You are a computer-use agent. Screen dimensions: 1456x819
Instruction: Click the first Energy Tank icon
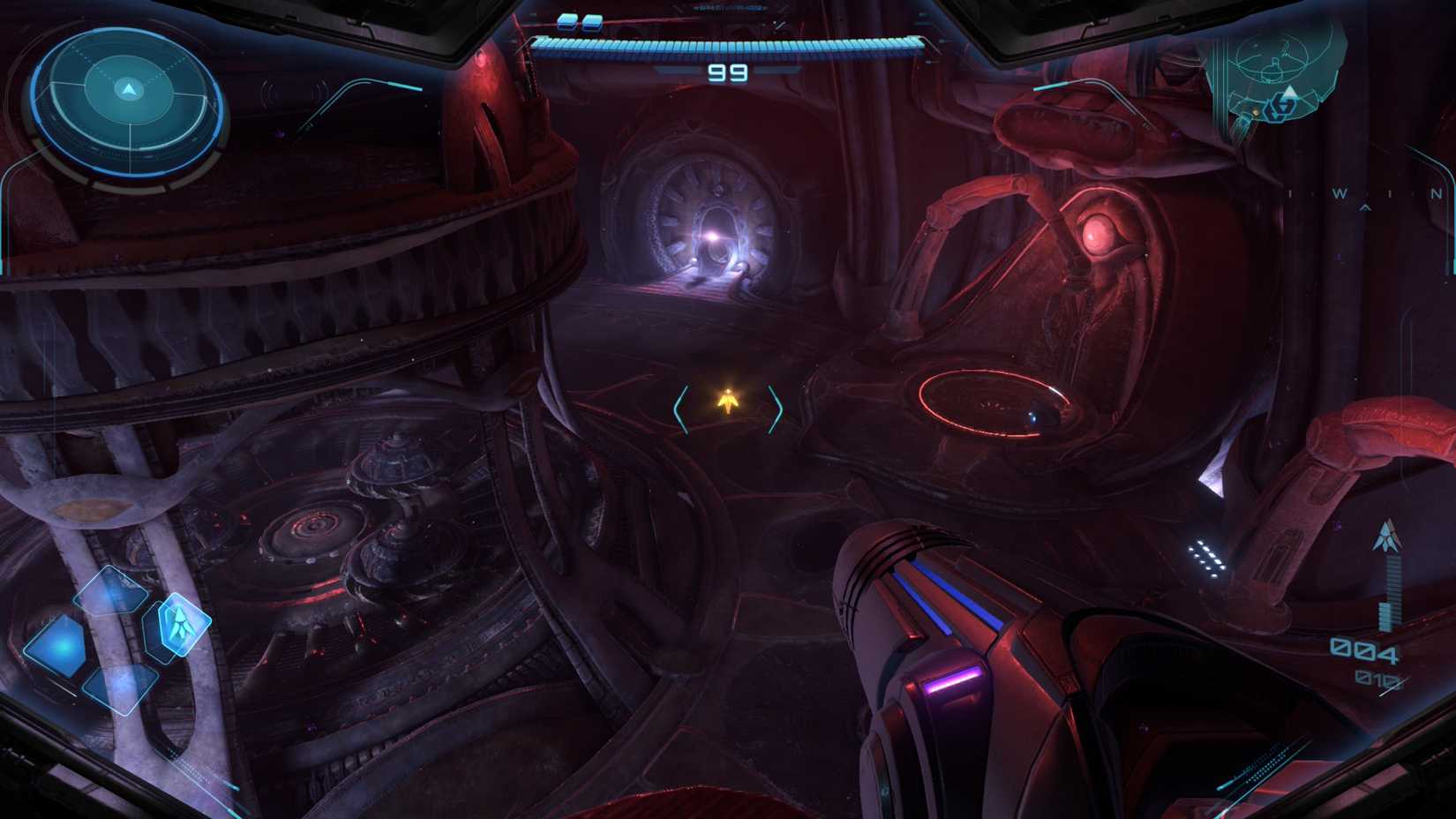coord(567,23)
